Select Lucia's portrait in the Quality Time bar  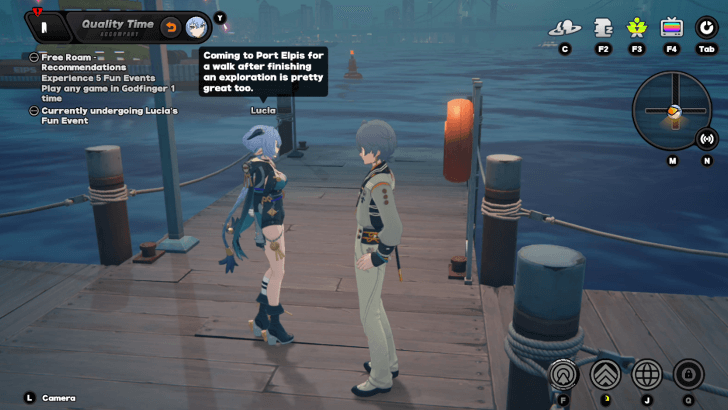click(196, 26)
